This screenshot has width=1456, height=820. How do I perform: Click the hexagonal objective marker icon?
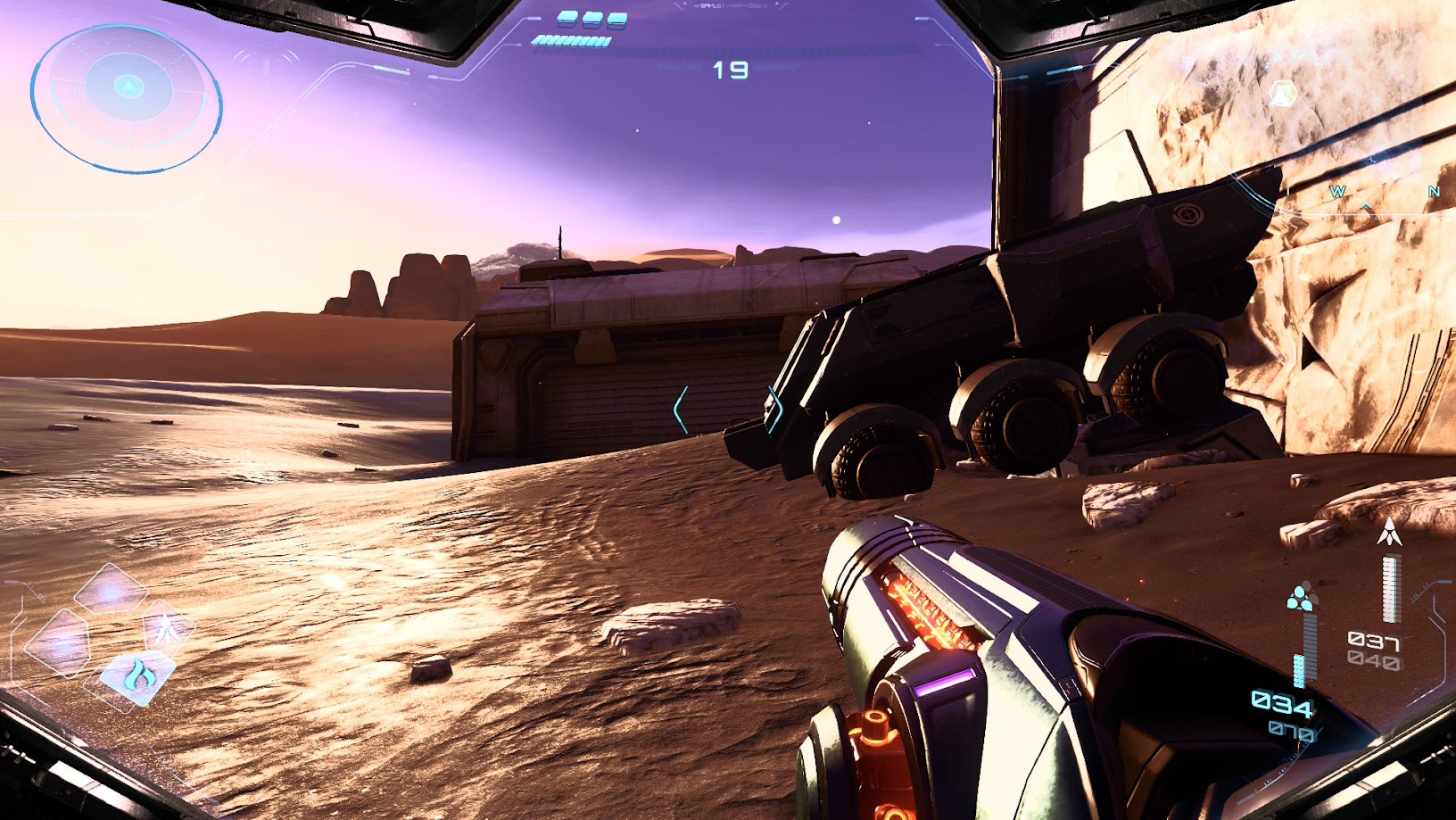1283,93
